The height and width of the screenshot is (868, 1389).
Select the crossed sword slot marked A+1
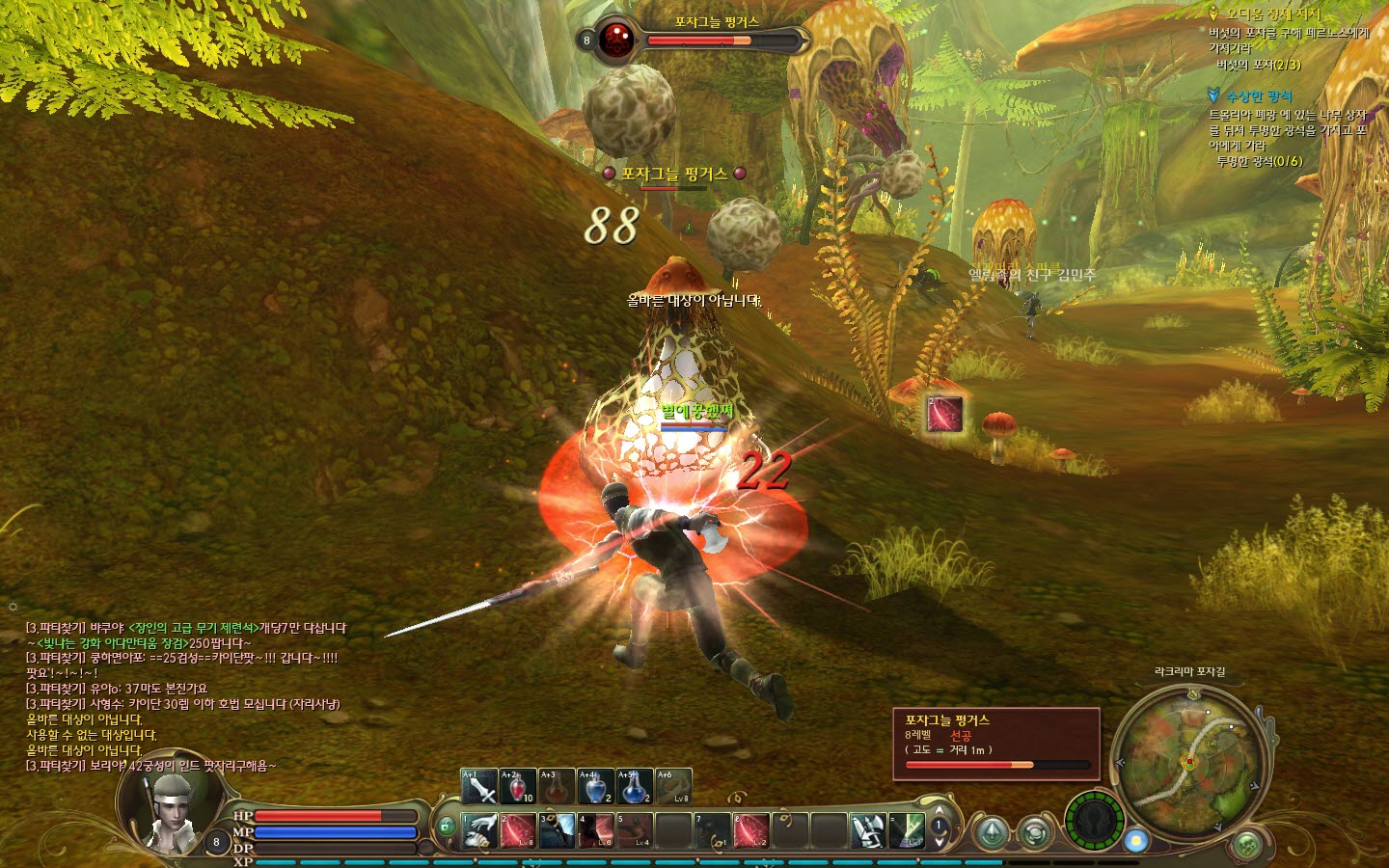[479, 787]
